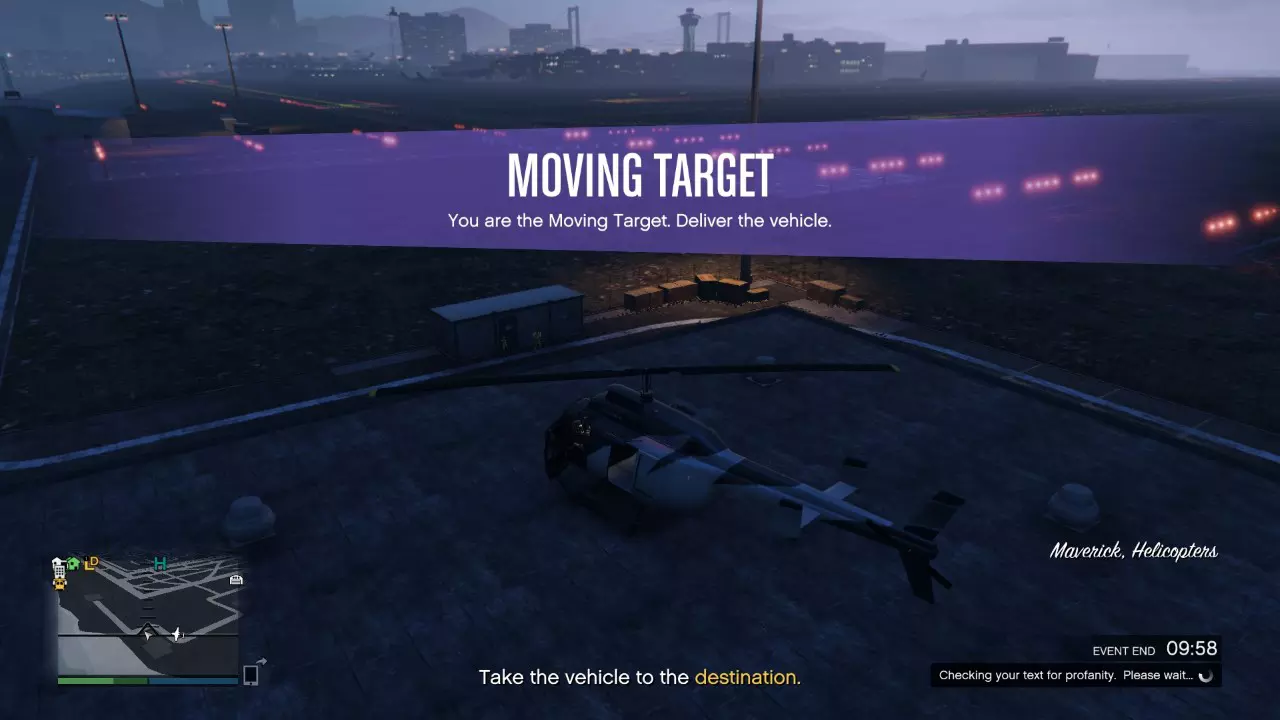Screen dimensions: 1280x720
Task: Select the helipad H icon on minimap
Action: 160,563
